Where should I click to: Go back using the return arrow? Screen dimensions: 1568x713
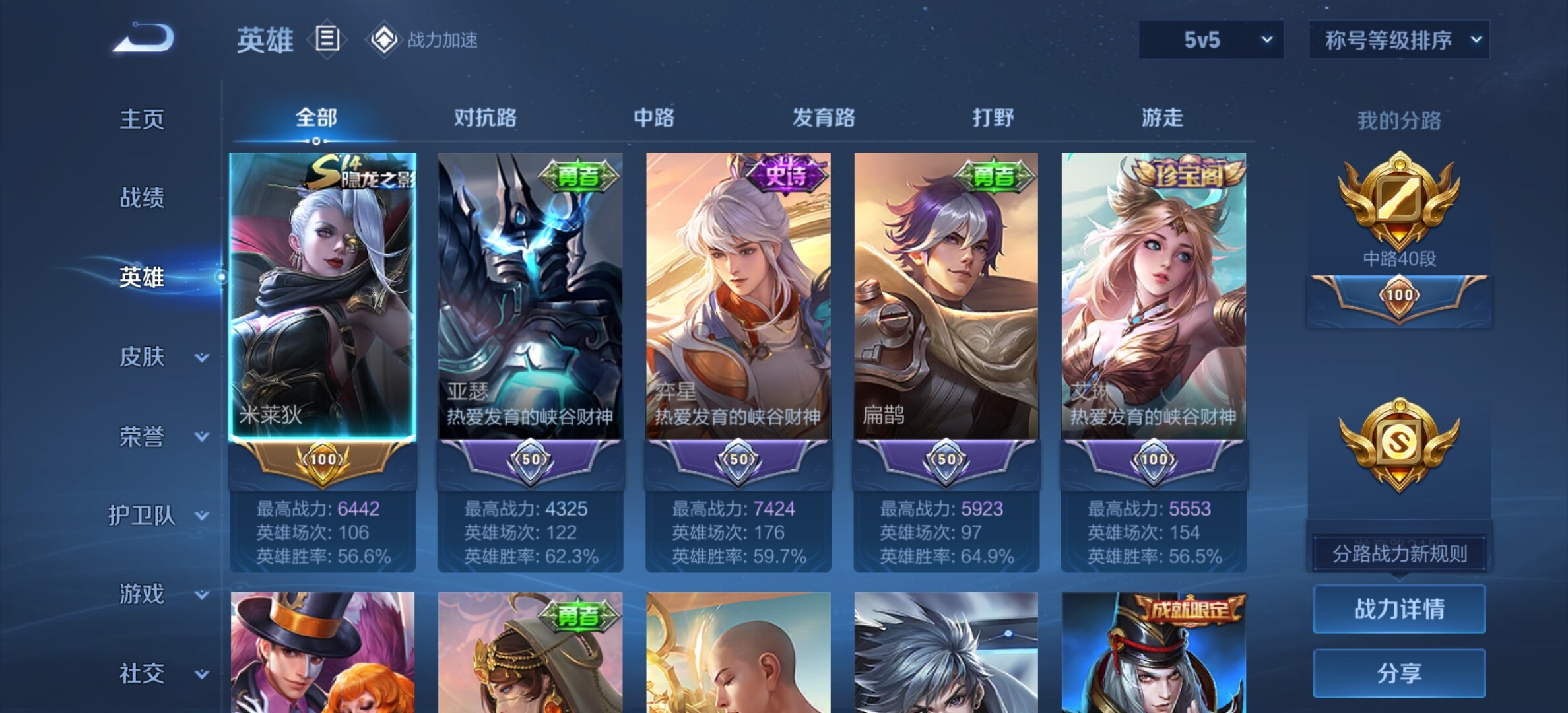144,38
